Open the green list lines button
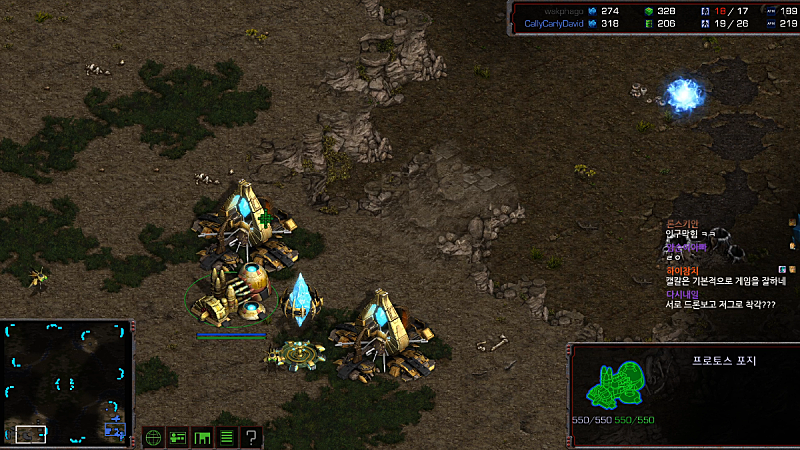This screenshot has width=800, height=450. click(x=227, y=437)
